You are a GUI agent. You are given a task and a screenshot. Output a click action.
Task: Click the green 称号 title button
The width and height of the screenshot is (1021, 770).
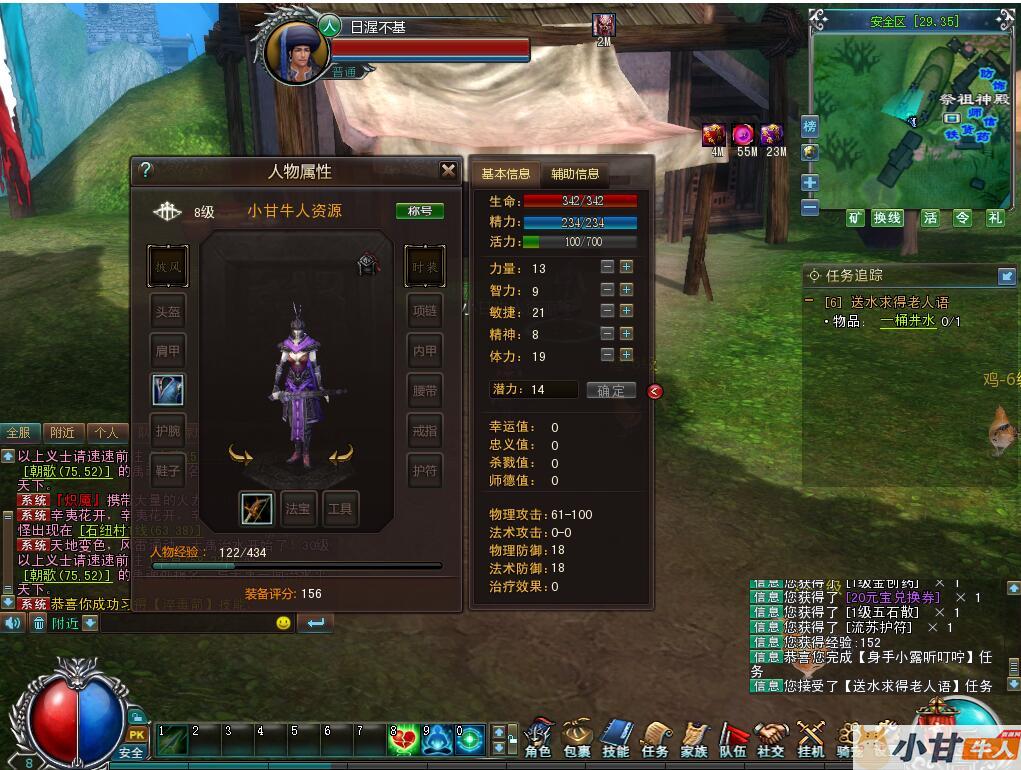point(419,211)
